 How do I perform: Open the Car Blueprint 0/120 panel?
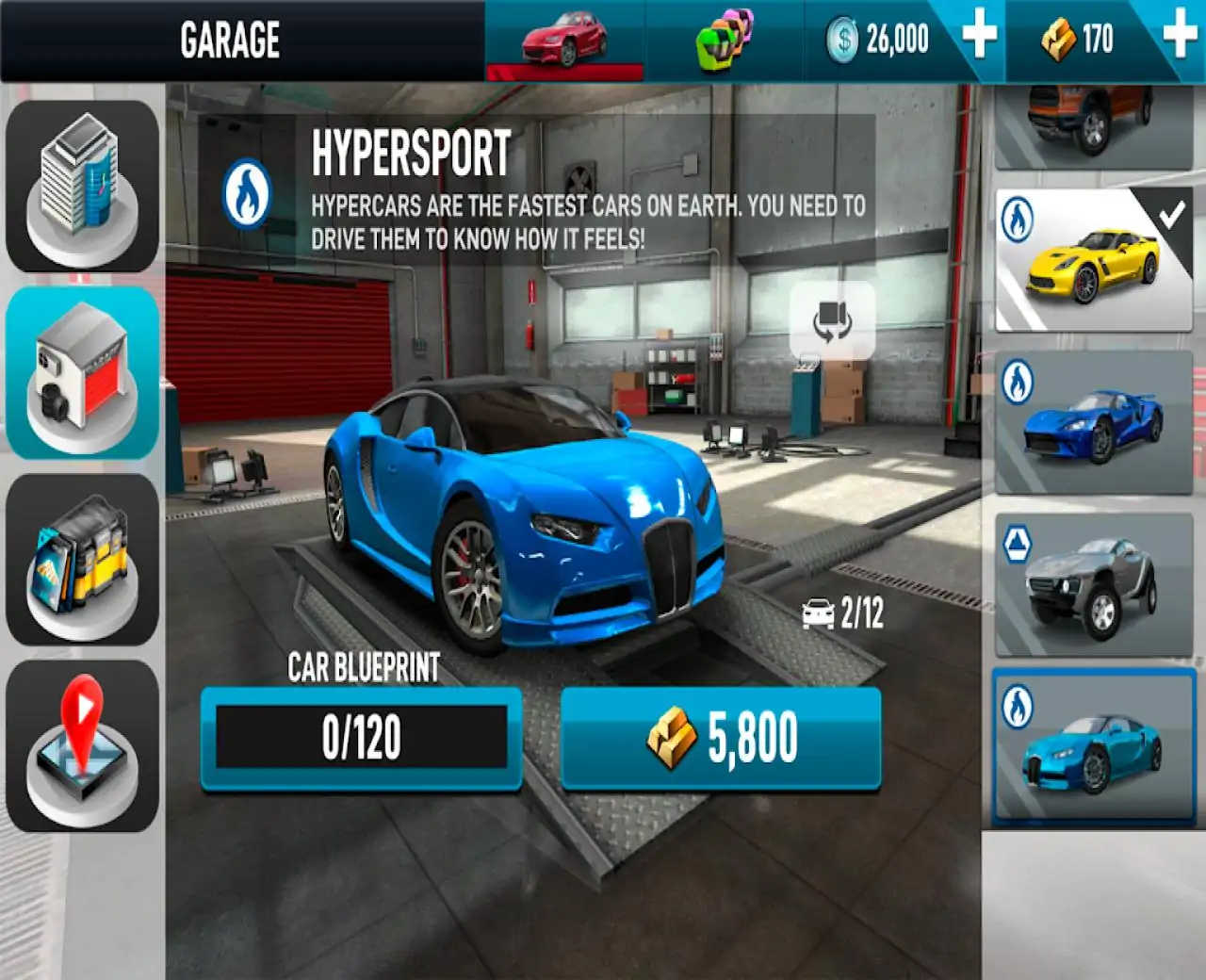click(x=362, y=738)
